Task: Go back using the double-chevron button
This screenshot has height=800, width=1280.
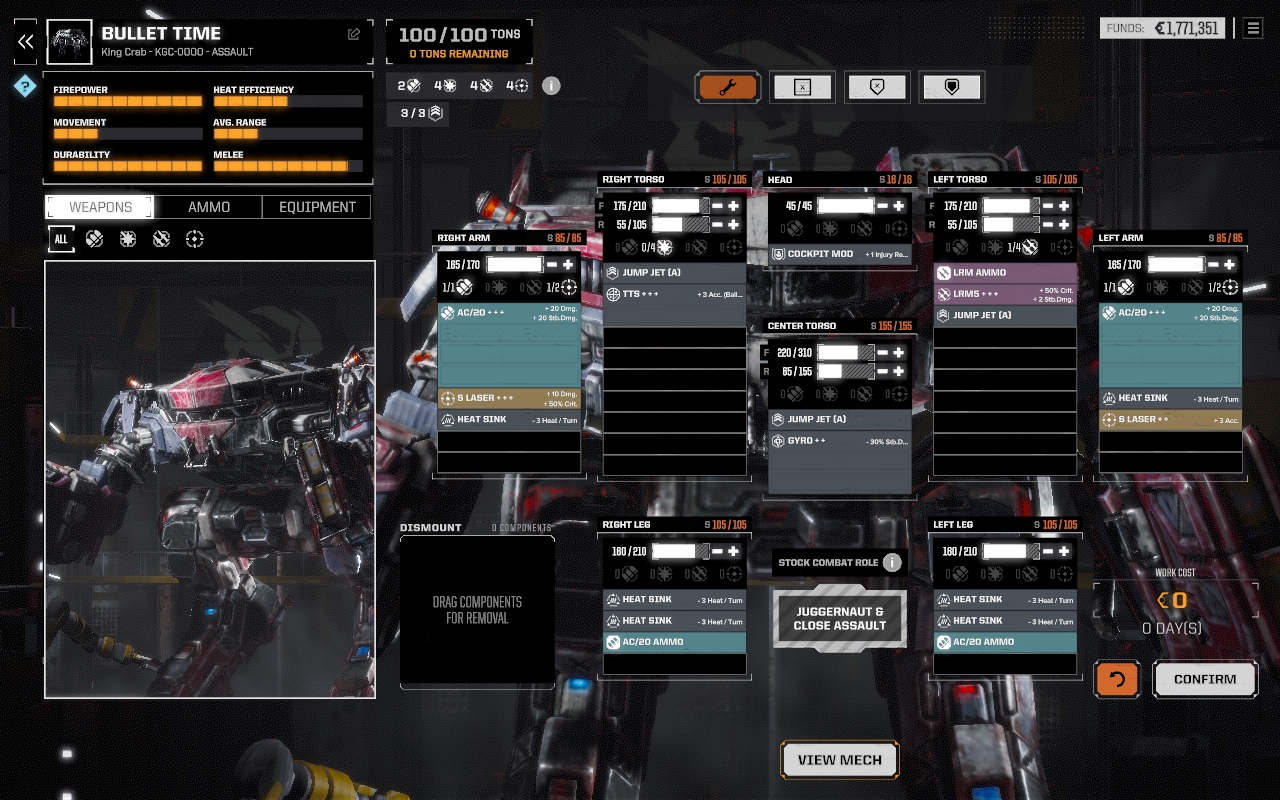Action: (x=25, y=41)
